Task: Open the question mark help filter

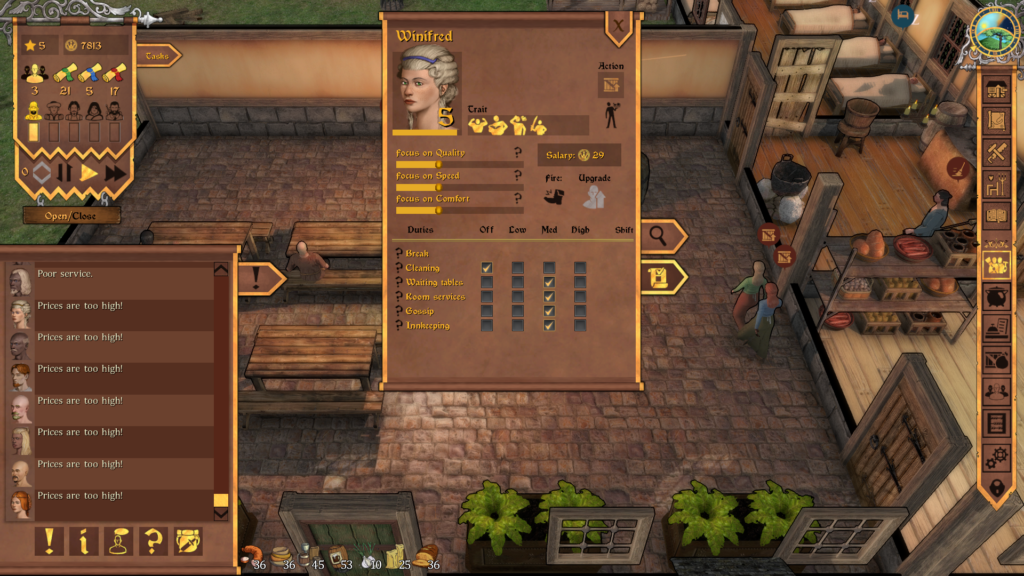Action: 153,541
